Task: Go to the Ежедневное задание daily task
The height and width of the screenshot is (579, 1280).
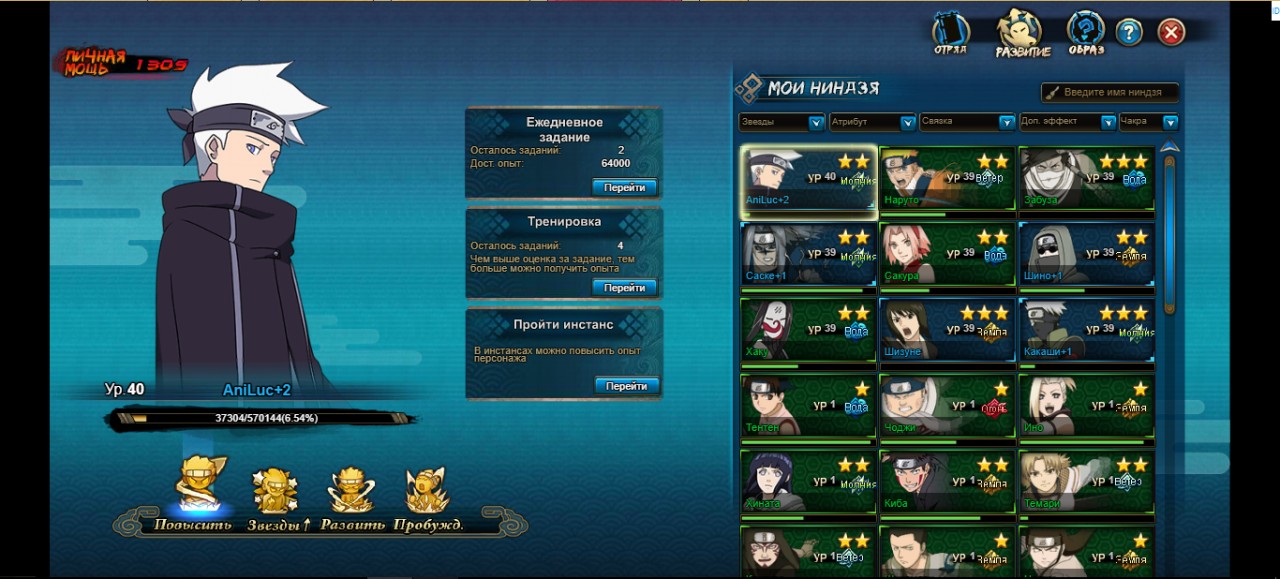Action: [x=625, y=187]
